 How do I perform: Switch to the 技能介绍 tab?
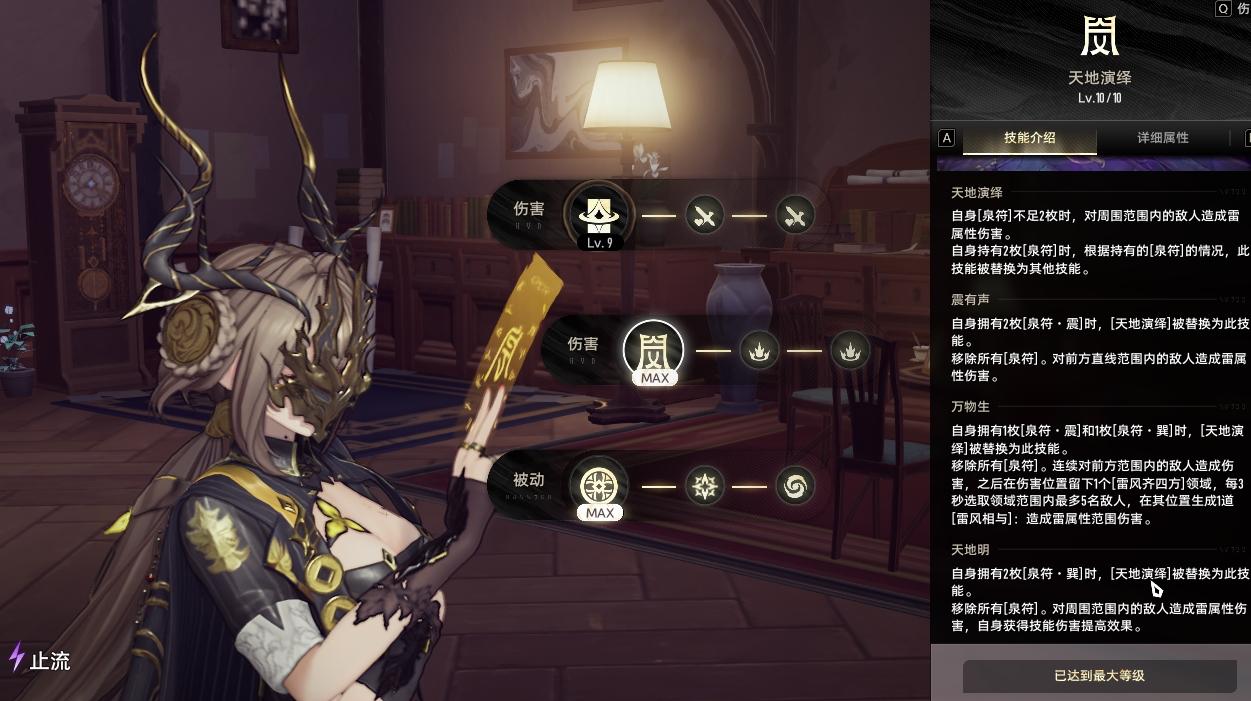(x=1029, y=138)
